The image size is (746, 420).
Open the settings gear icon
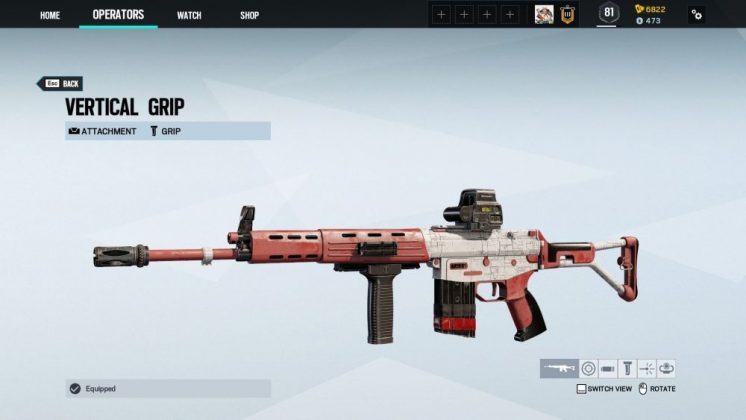point(696,15)
